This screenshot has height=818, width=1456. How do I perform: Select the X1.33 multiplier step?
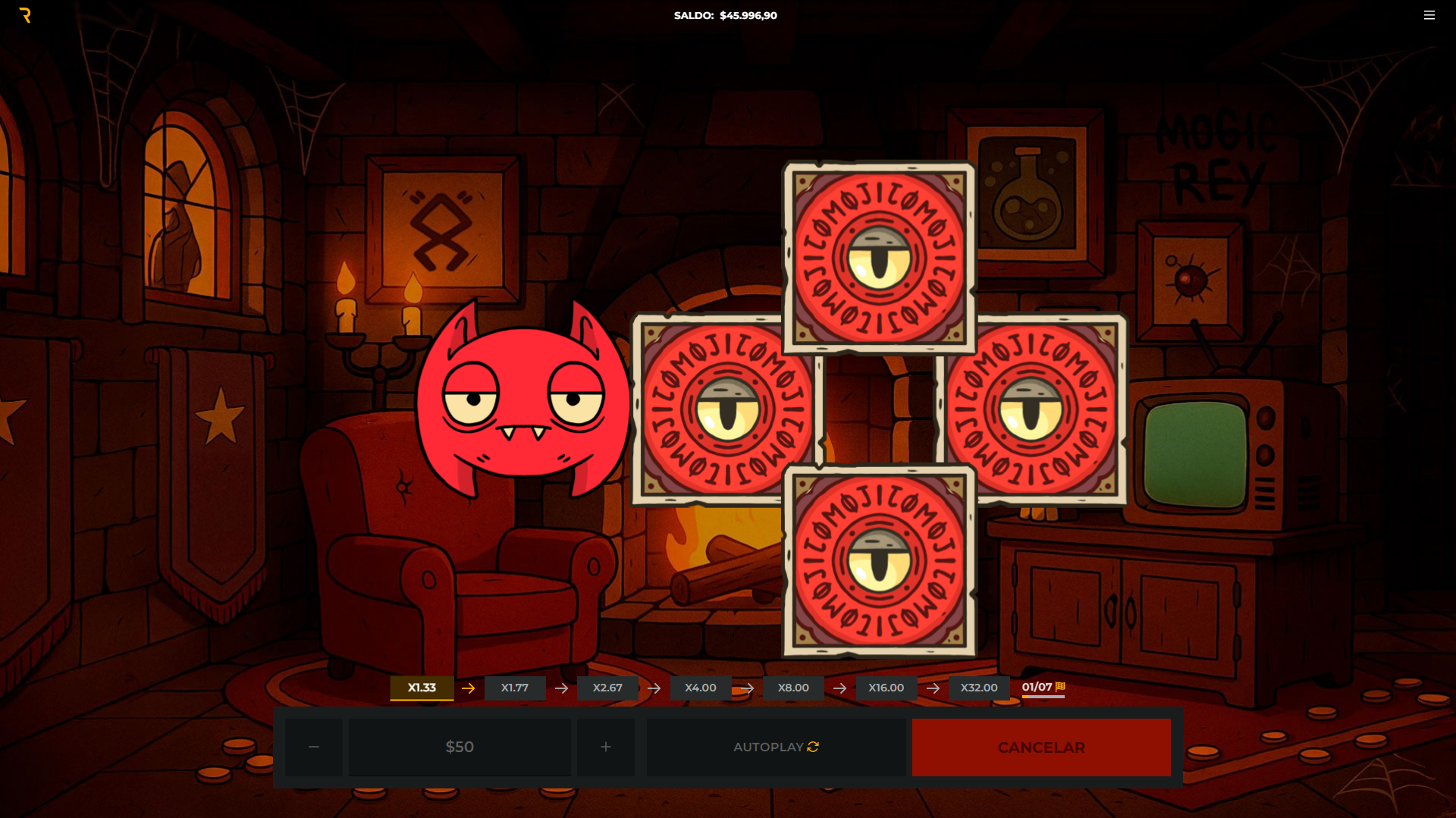click(x=422, y=688)
